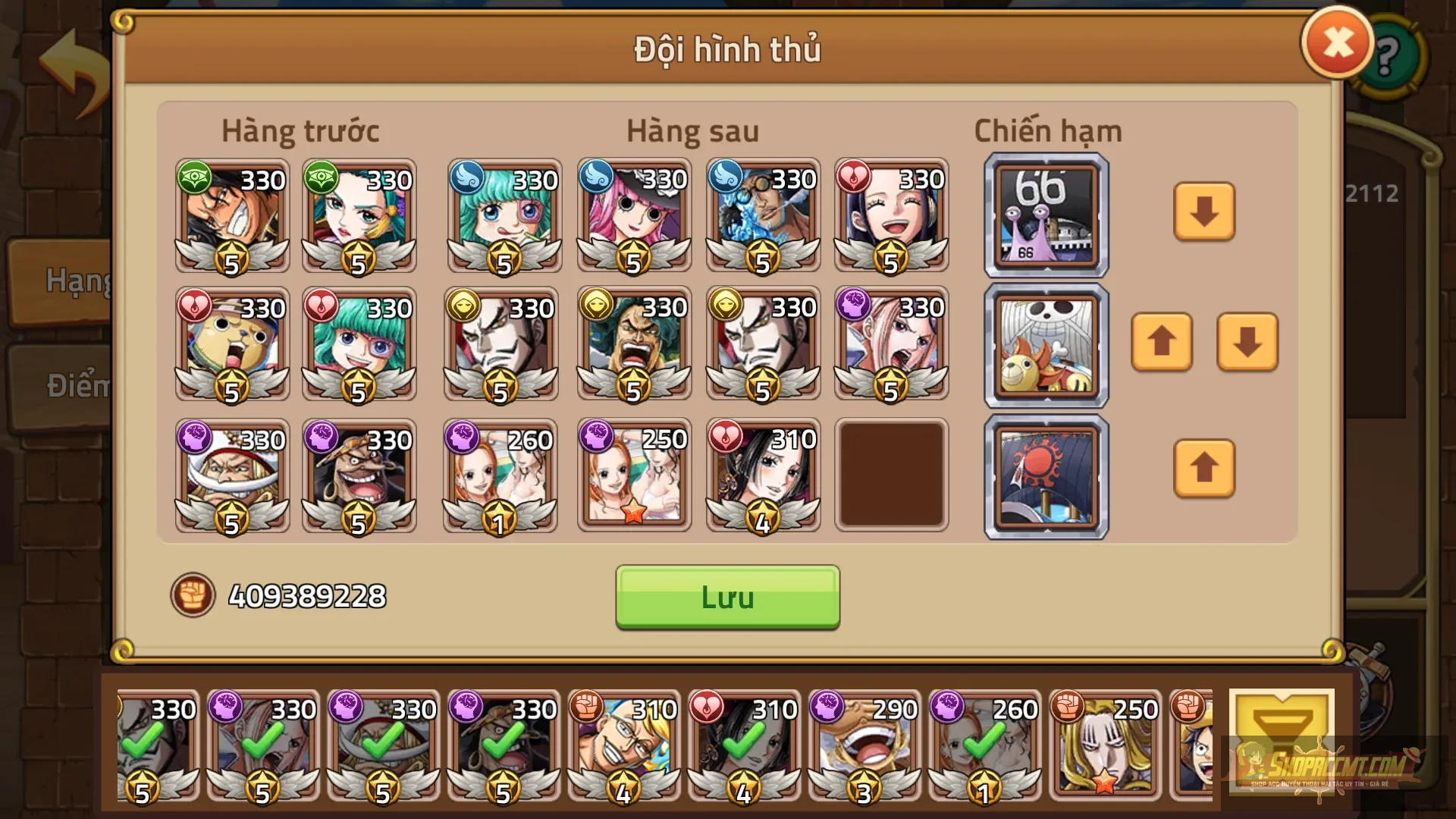Viewport: 1456px width, 819px height.
Task: Select the Den Den Mushi 66 warship
Action: click(x=1045, y=215)
